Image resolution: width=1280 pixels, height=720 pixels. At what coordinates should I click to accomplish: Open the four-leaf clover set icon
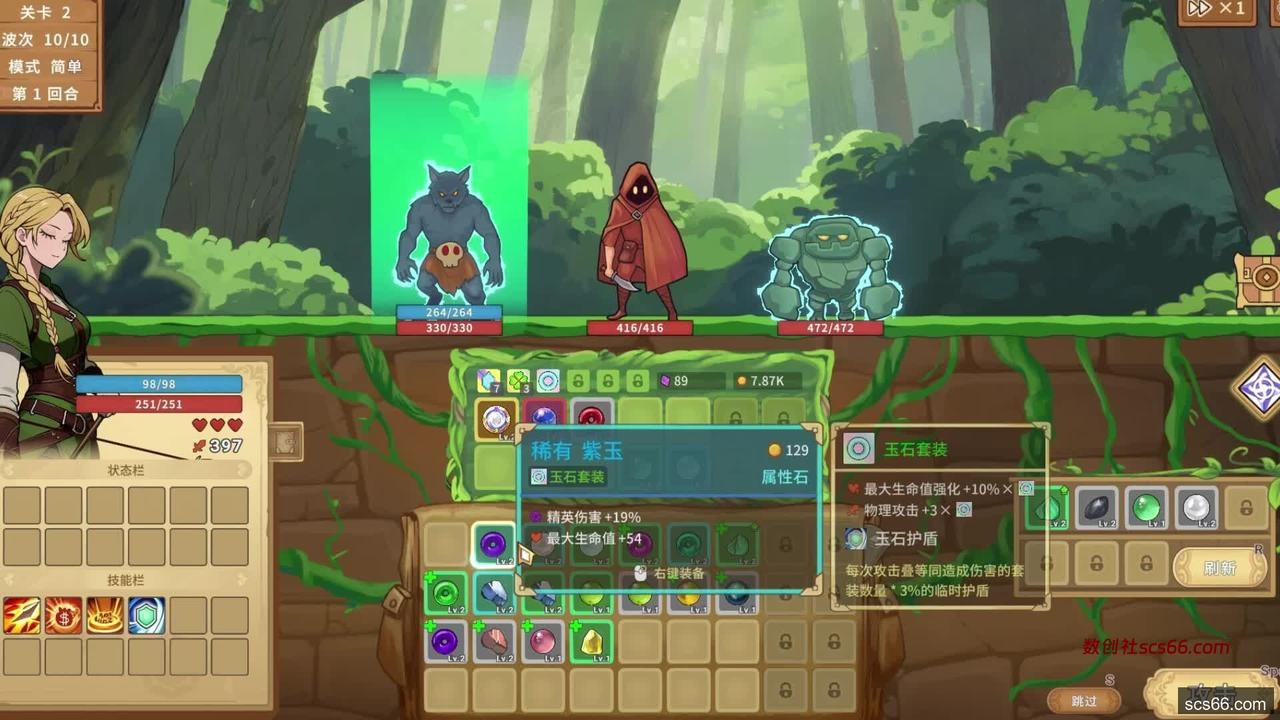click(517, 381)
